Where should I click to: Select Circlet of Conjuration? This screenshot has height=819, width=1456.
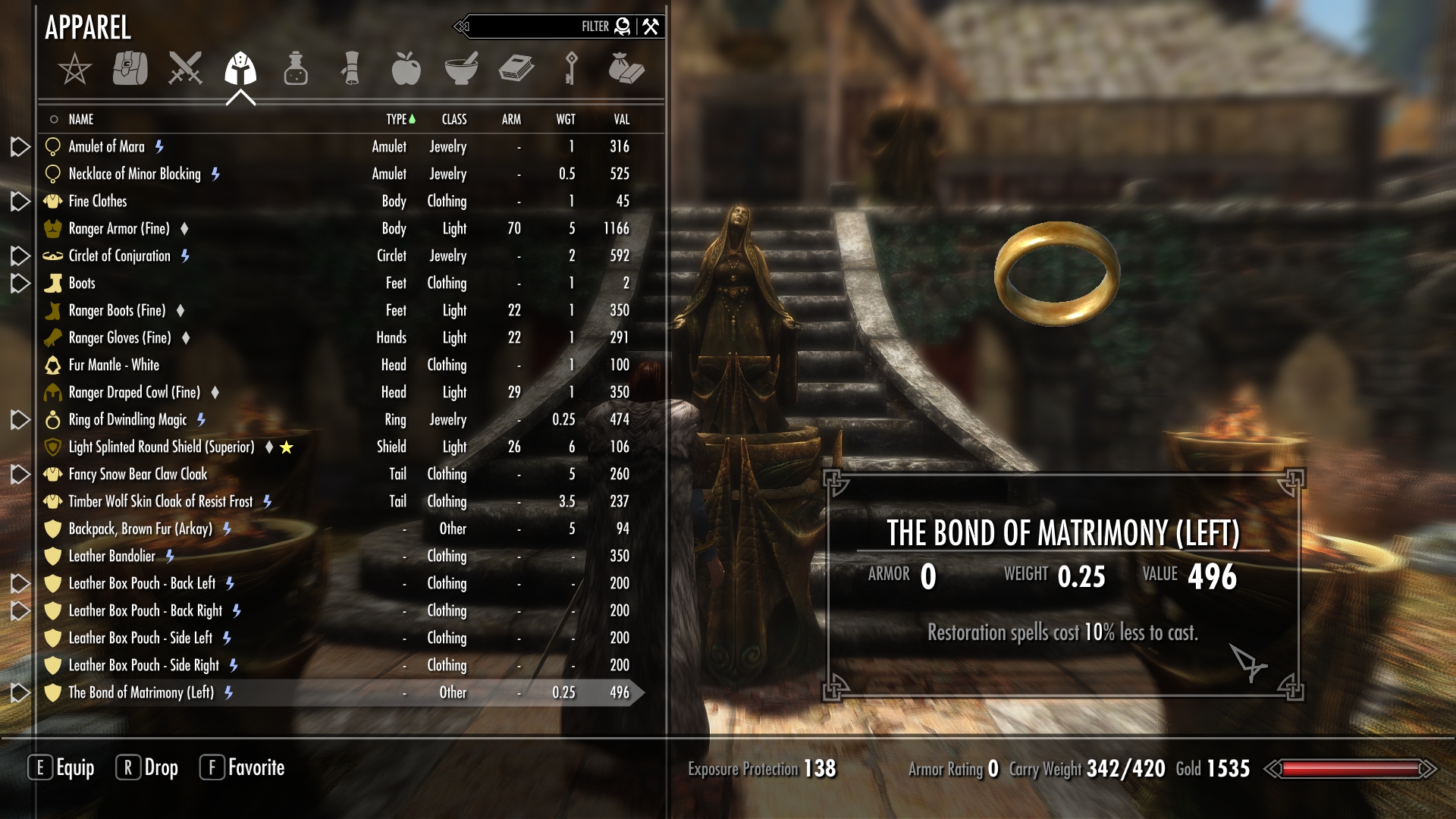[119, 256]
